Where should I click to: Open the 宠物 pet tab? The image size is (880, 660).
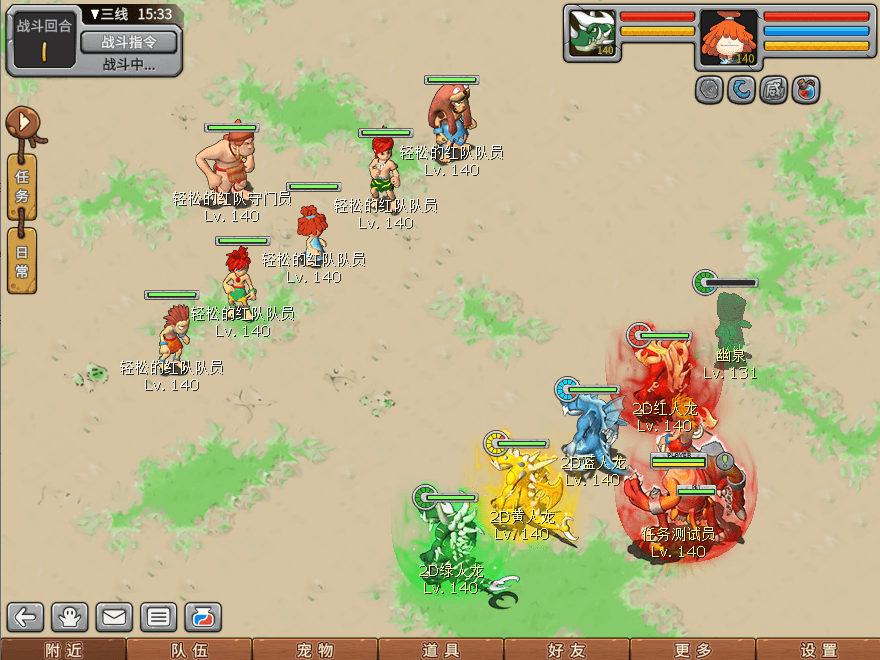(x=315, y=650)
